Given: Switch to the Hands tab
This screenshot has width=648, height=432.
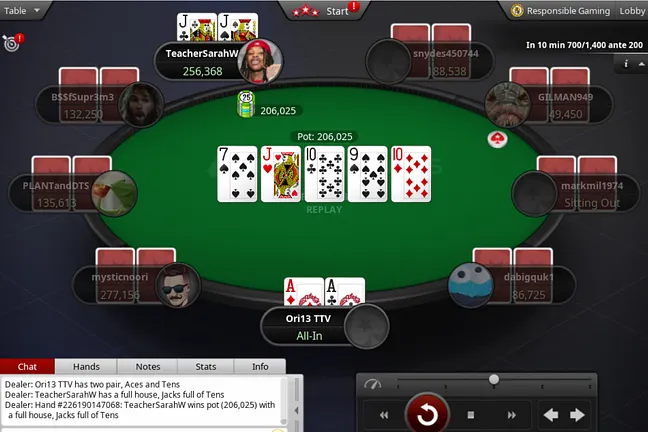Looking at the screenshot, I should pos(86,367).
